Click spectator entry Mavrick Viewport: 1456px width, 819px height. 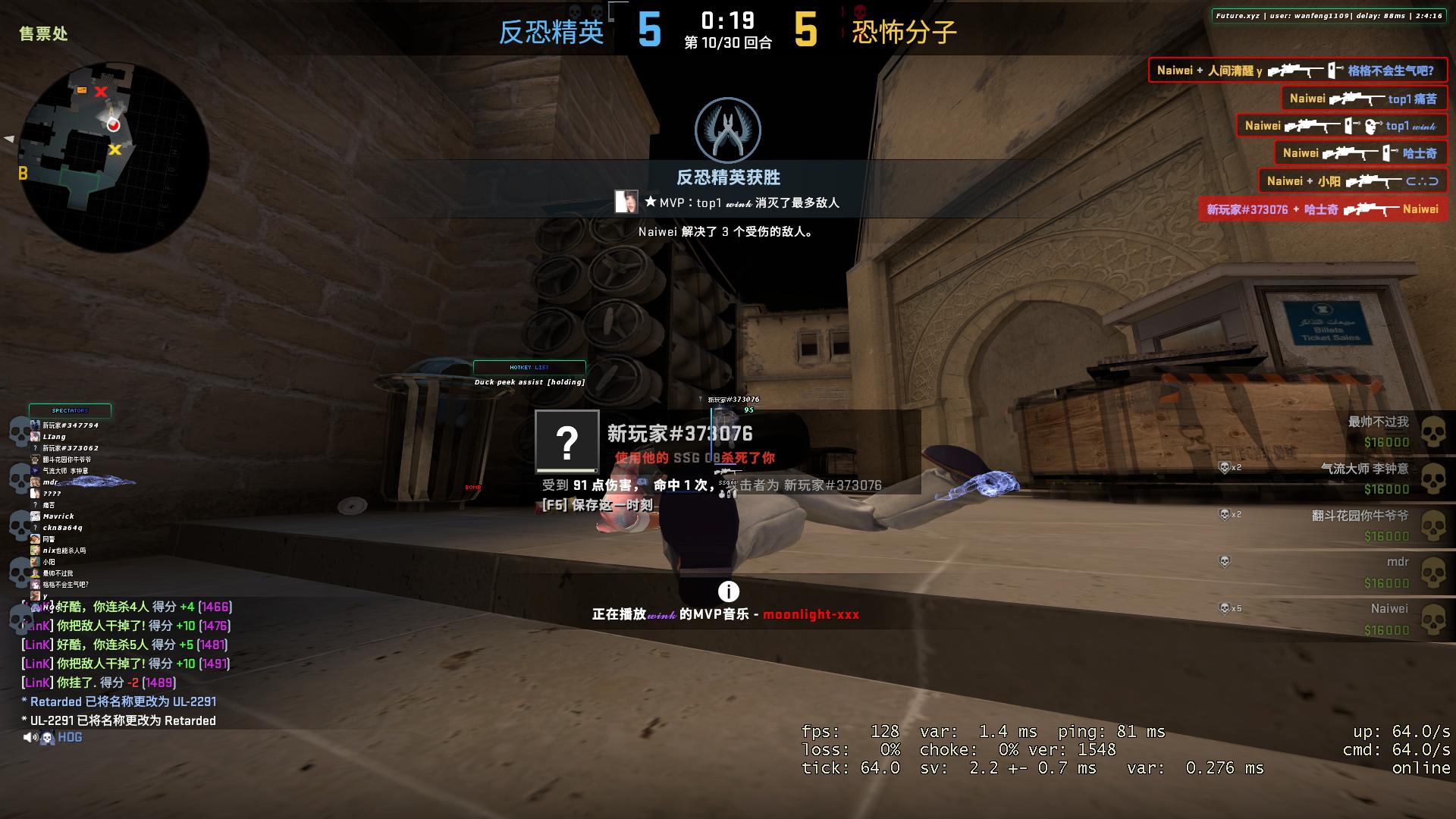tap(58, 516)
